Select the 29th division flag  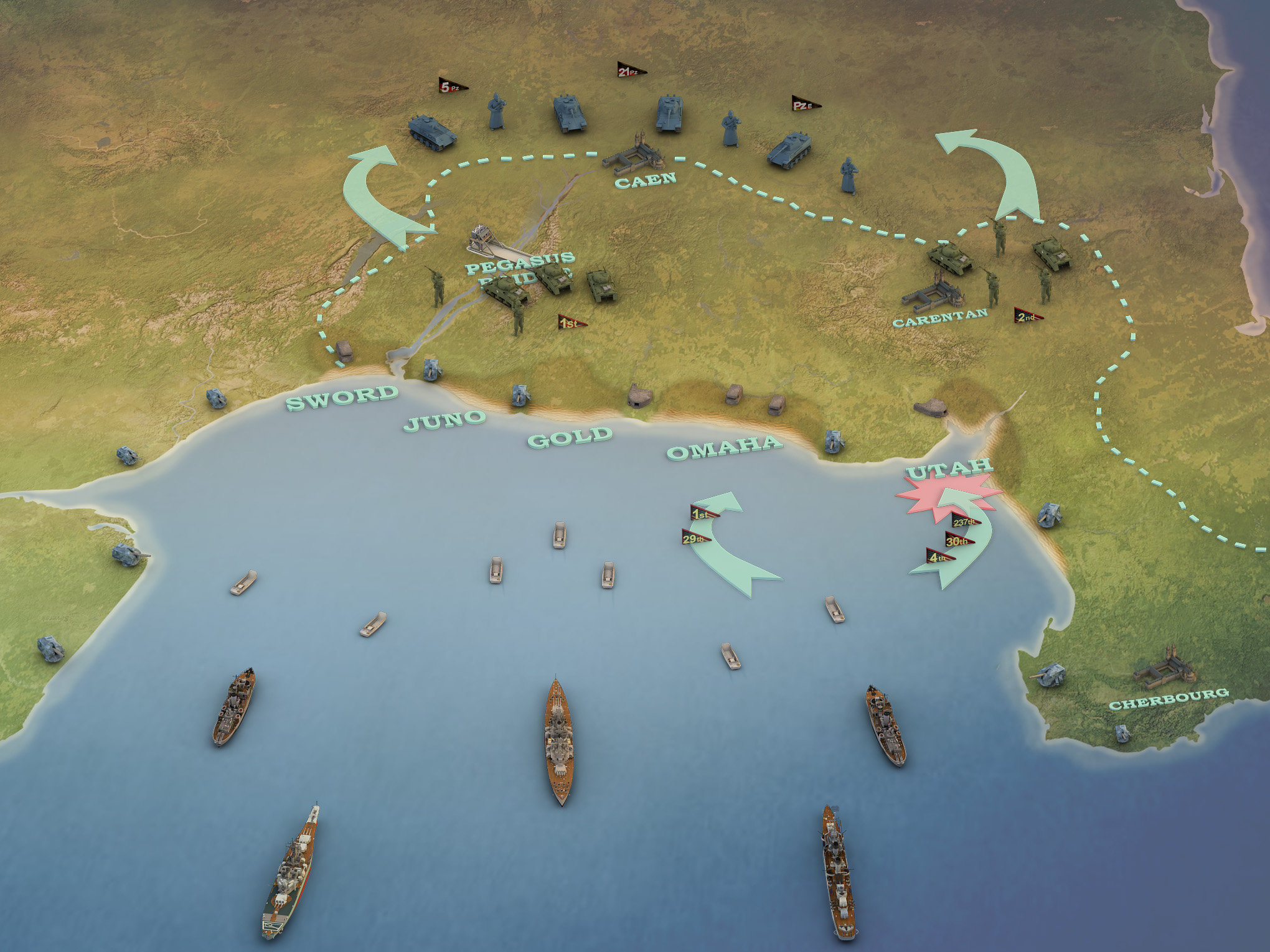click(695, 538)
